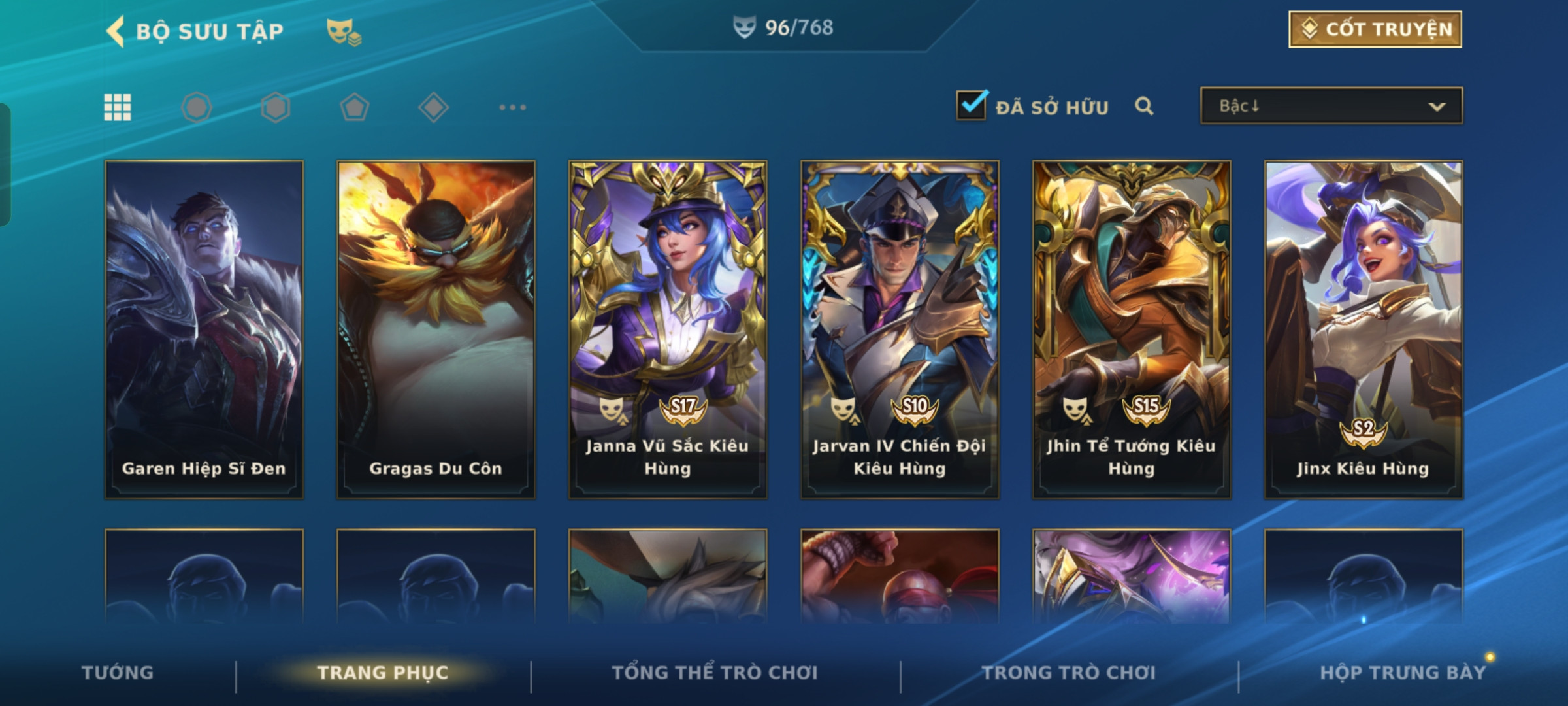Viewport: 1568px width, 706px height.
Task: Show all skins with grid filter
Action: [x=118, y=107]
